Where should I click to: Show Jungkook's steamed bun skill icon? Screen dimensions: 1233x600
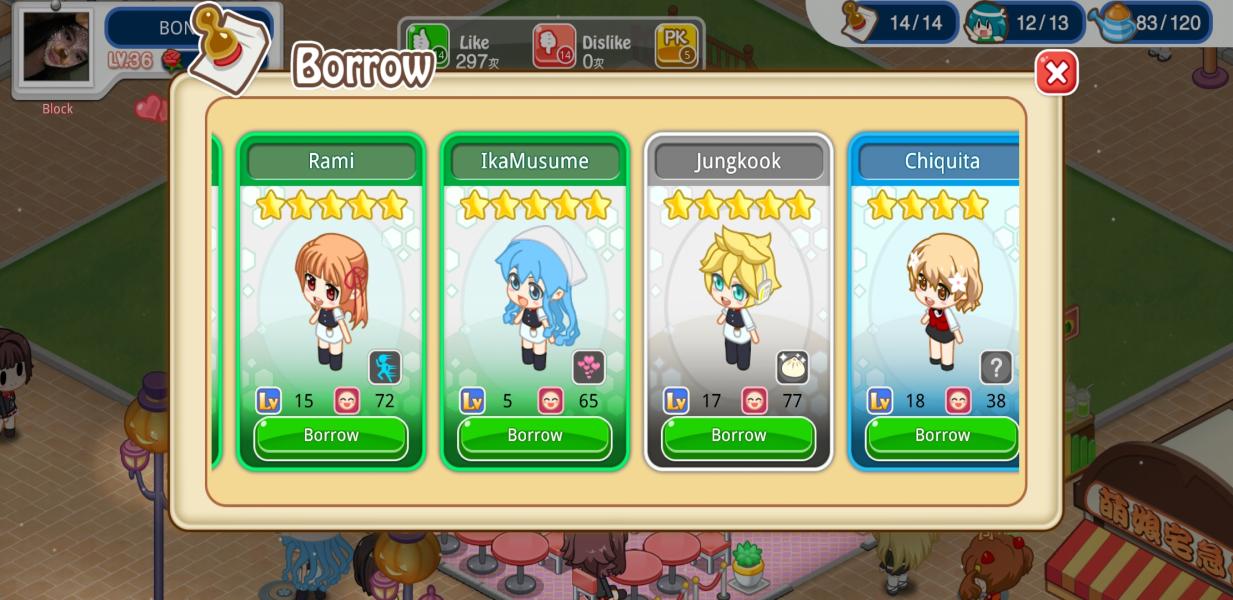point(792,367)
